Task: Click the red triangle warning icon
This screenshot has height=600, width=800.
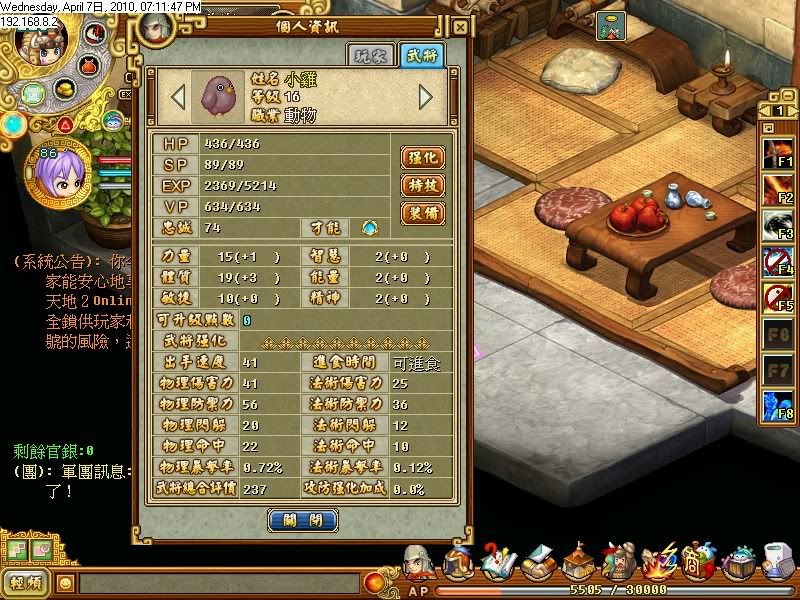Action: pyautogui.click(x=65, y=125)
